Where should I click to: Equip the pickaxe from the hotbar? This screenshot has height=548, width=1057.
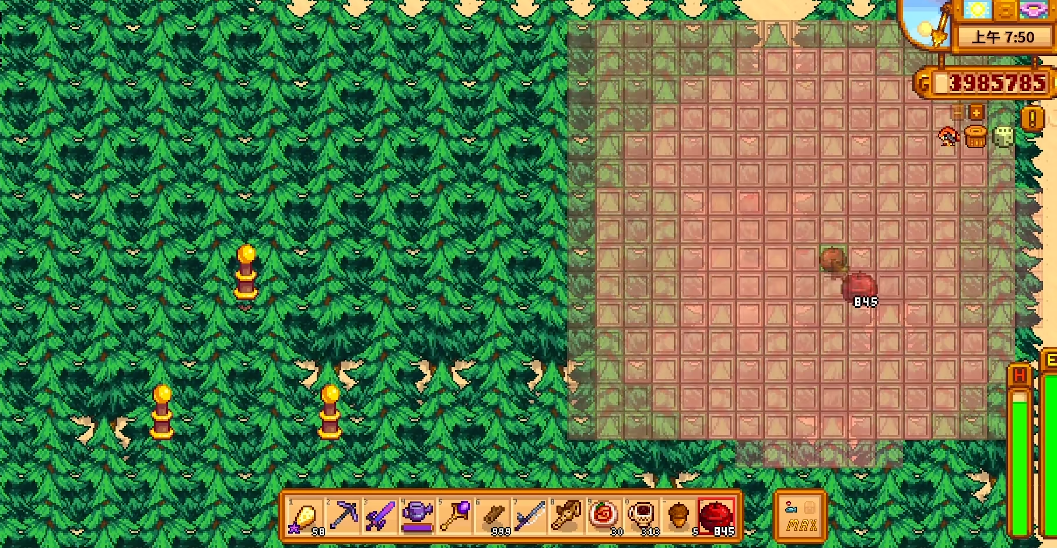pyautogui.click(x=343, y=516)
